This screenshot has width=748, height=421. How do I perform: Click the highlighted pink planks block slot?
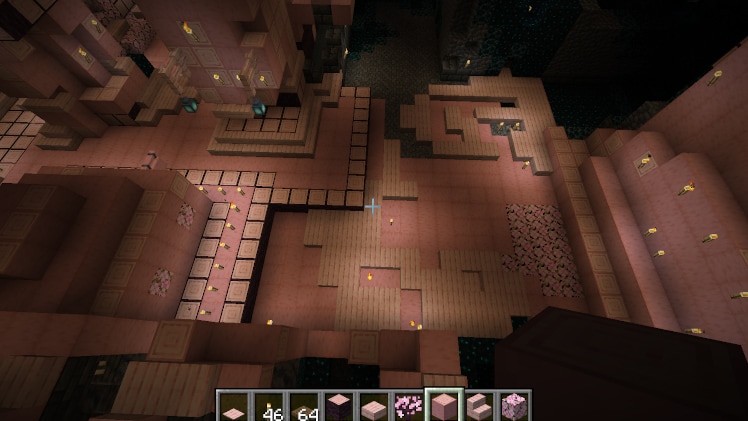pyautogui.click(x=444, y=406)
